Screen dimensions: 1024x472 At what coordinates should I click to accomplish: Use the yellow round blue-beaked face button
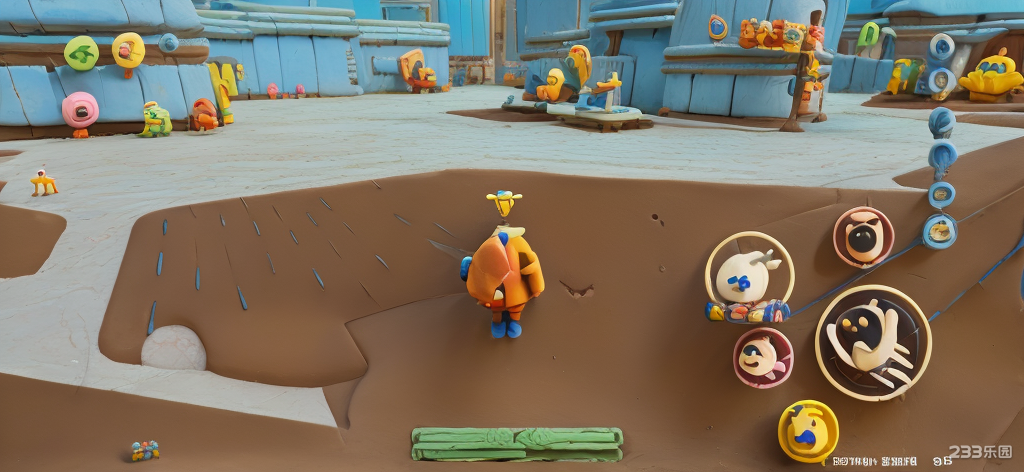point(808,431)
